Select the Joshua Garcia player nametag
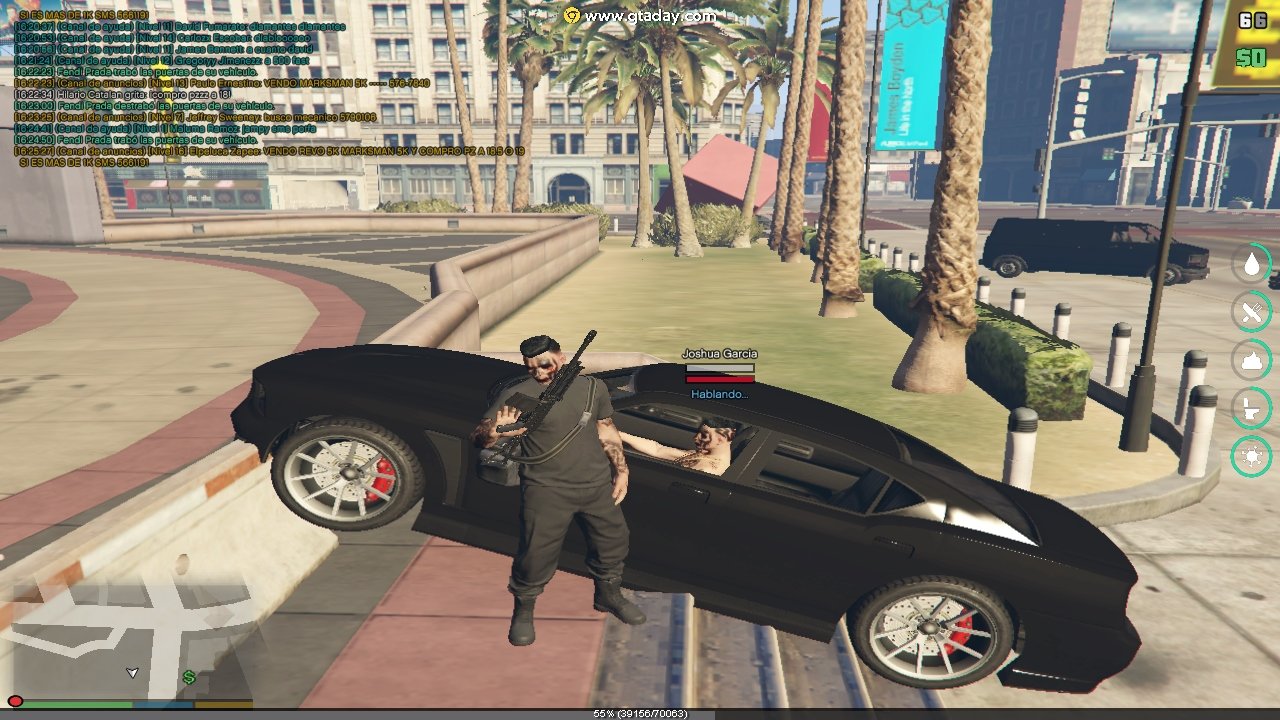Image resolution: width=1280 pixels, height=720 pixels. [x=719, y=354]
